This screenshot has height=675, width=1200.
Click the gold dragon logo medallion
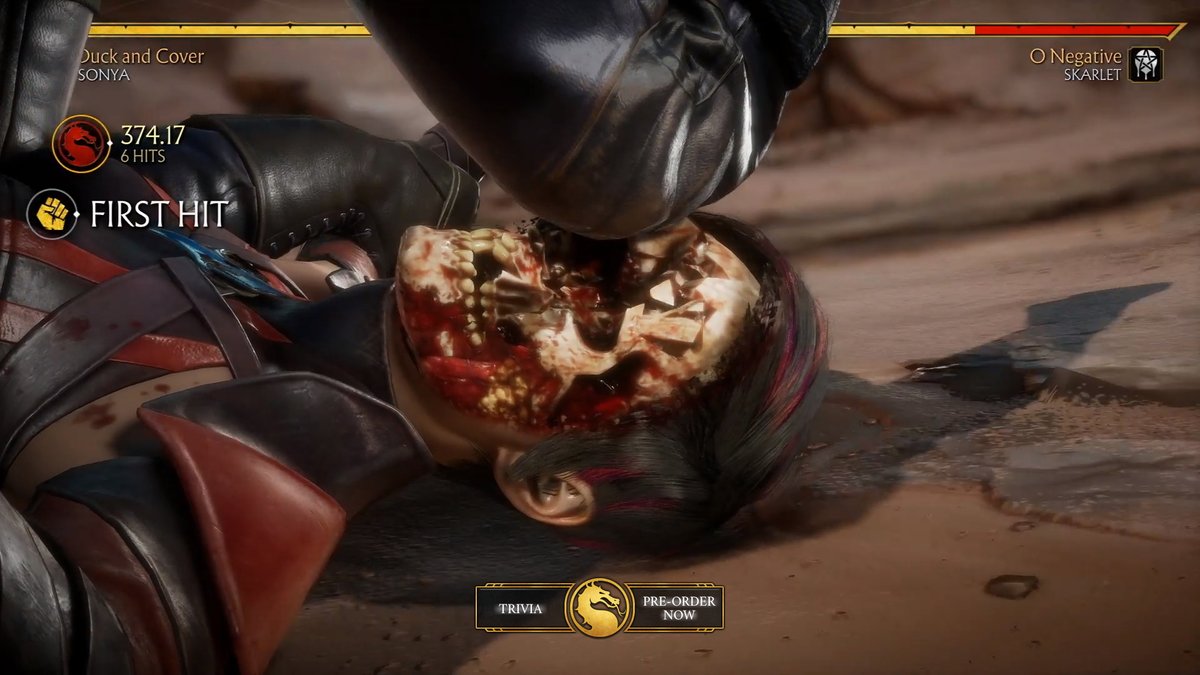(x=599, y=607)
